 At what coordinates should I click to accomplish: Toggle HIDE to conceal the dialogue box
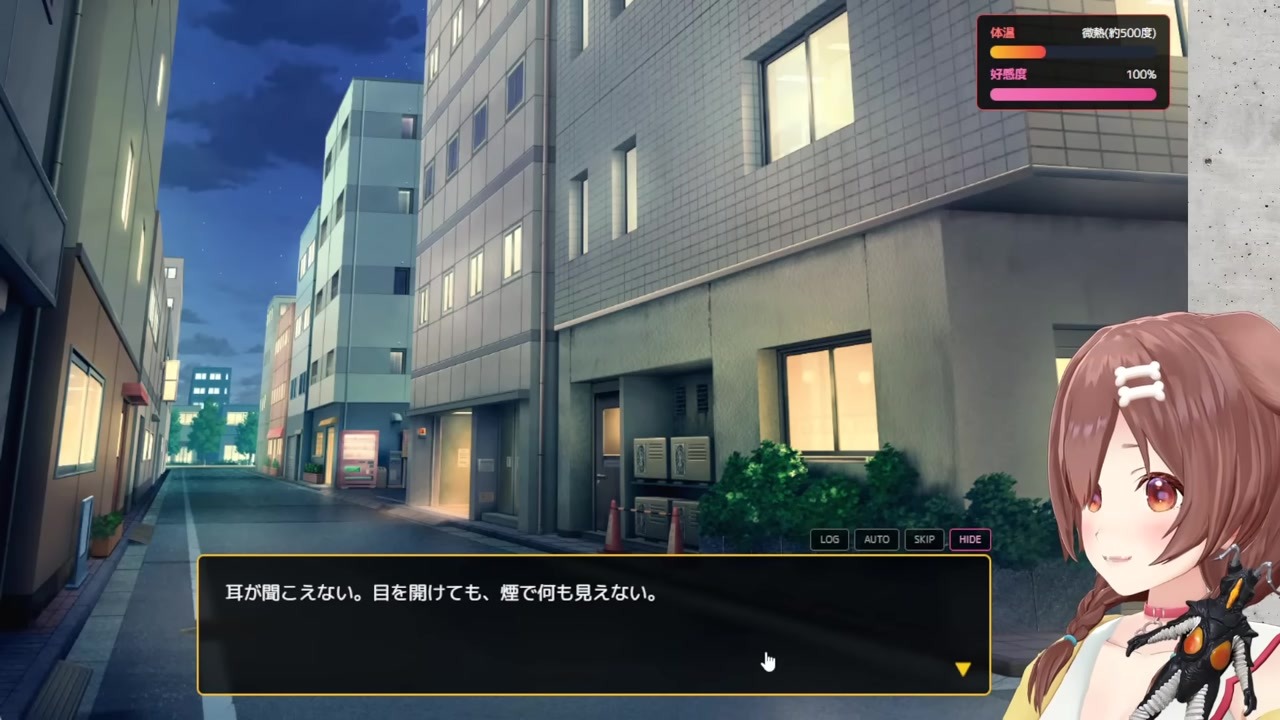tap(969, 539)
